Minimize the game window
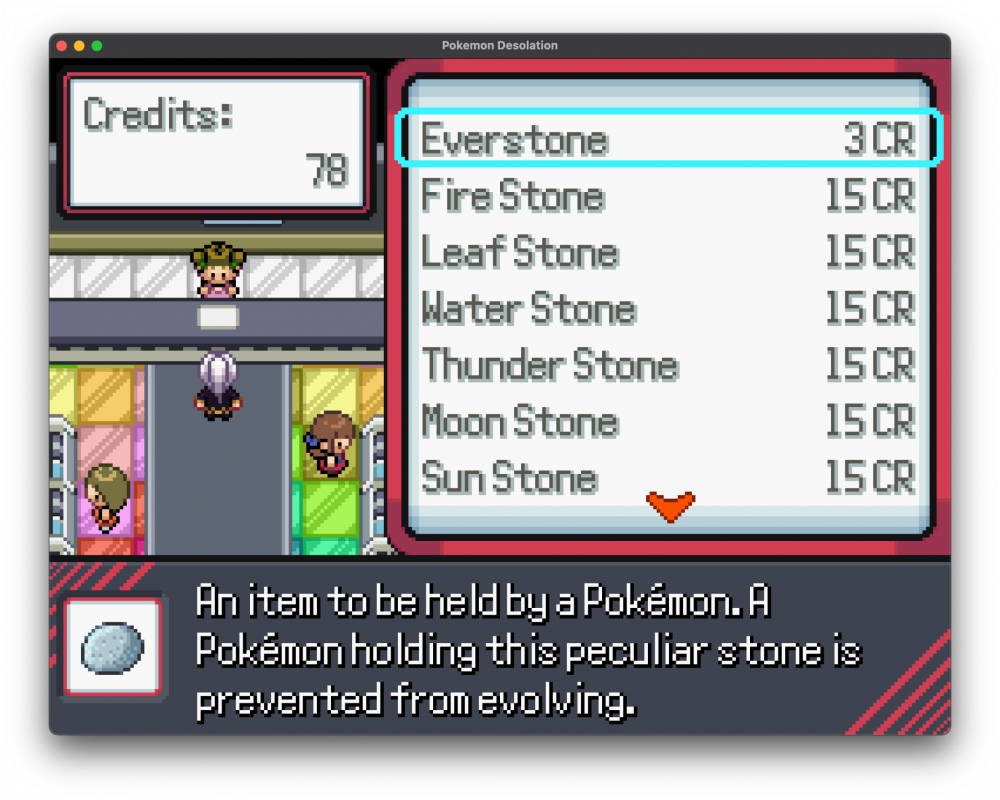 pos(79,46)
